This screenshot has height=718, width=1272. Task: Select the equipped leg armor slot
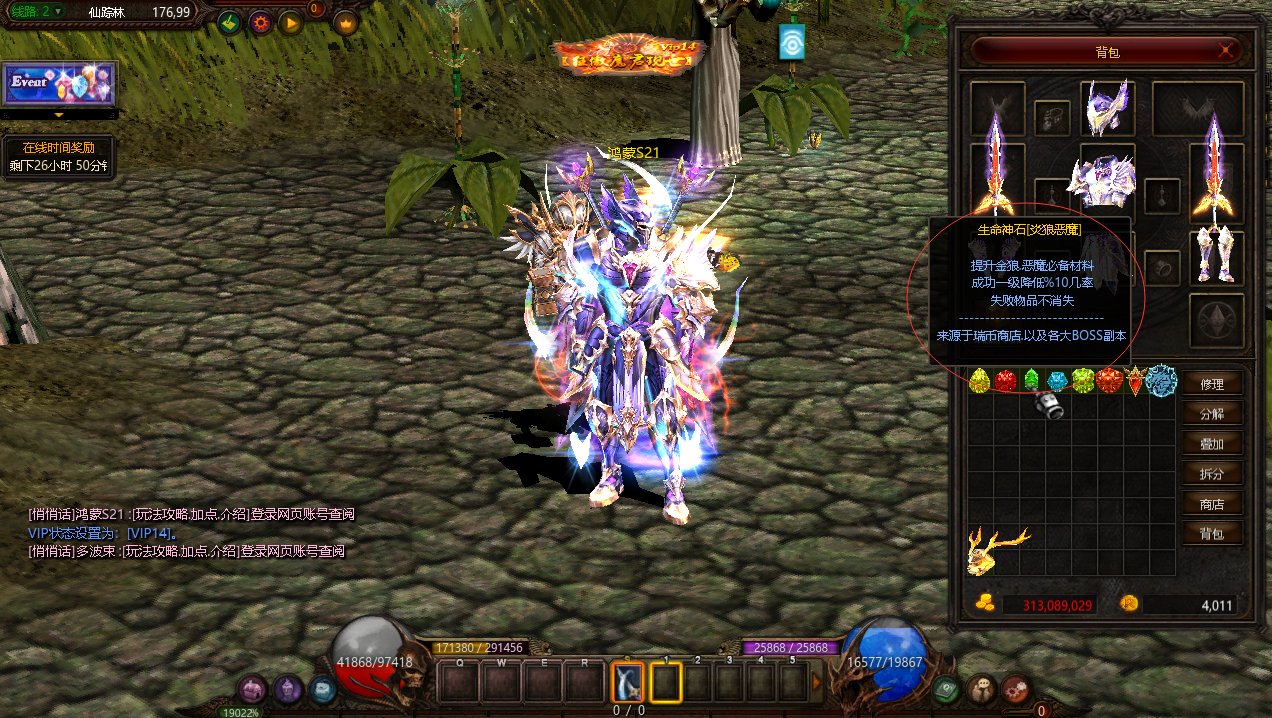point(1216,256)
